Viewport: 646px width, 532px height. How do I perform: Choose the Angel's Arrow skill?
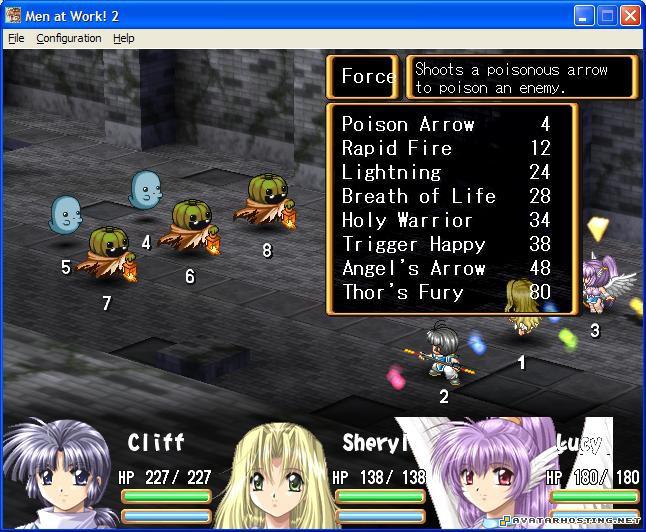pyautogui.click(x=413, y=268)
